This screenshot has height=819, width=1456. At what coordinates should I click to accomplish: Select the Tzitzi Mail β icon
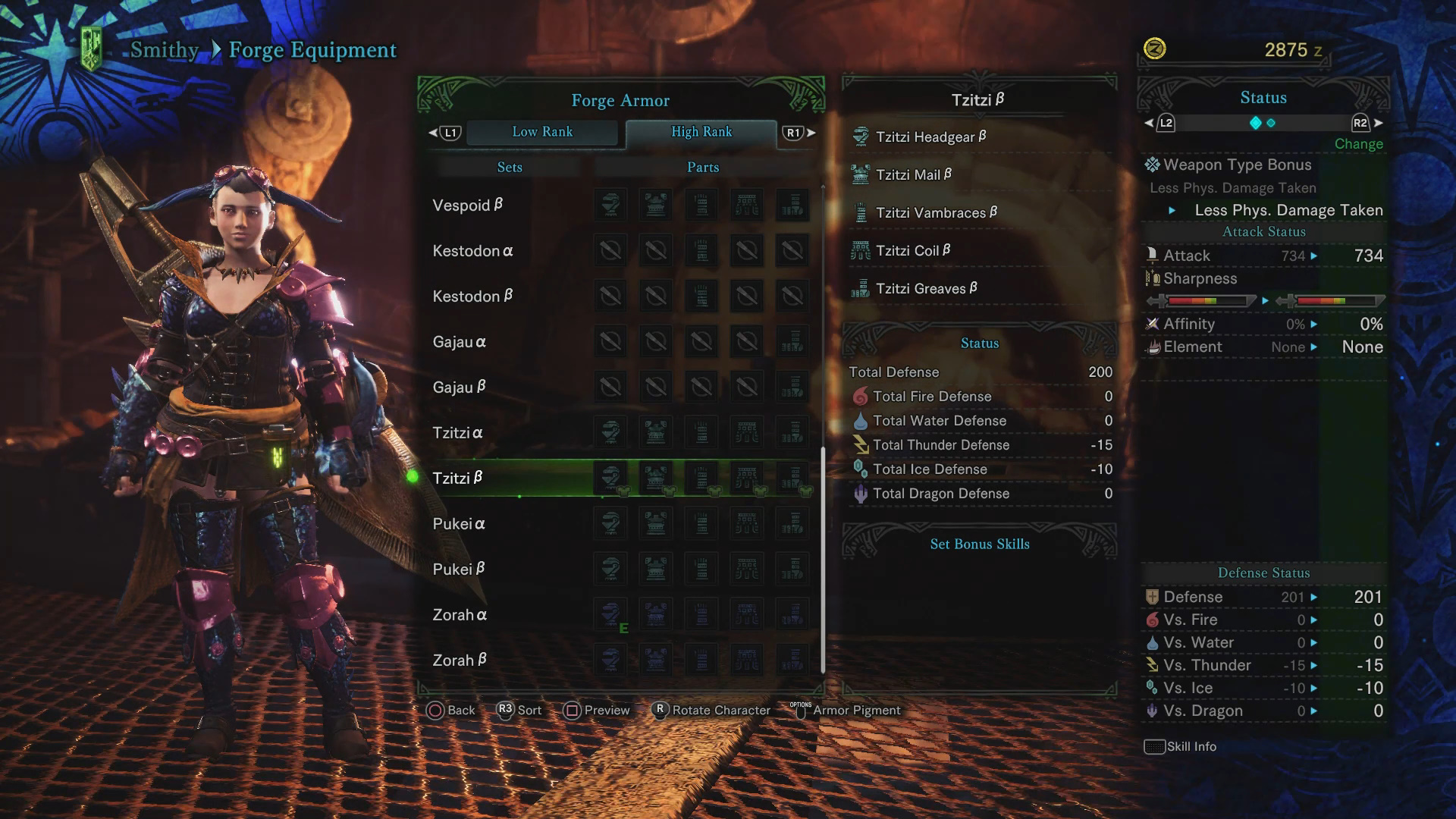click(x=861, y=174)
